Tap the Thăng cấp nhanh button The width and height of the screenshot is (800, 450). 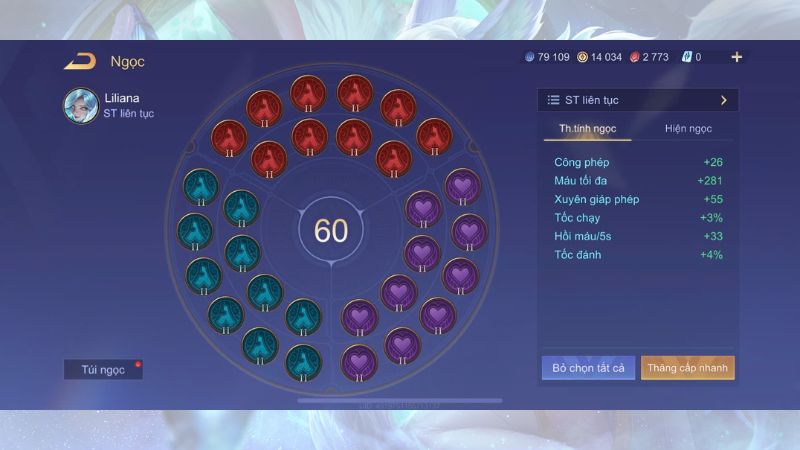coord(688,368)
